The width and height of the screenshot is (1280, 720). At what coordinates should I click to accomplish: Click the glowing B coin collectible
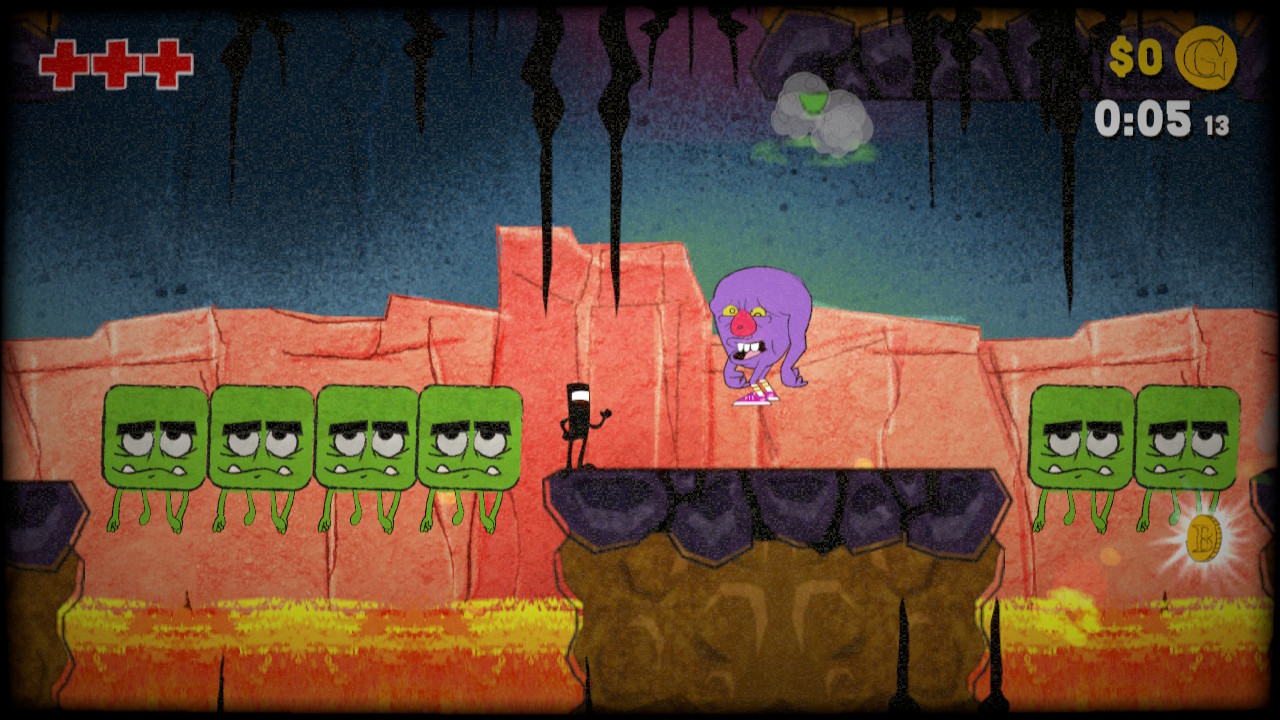point(1205,540)
